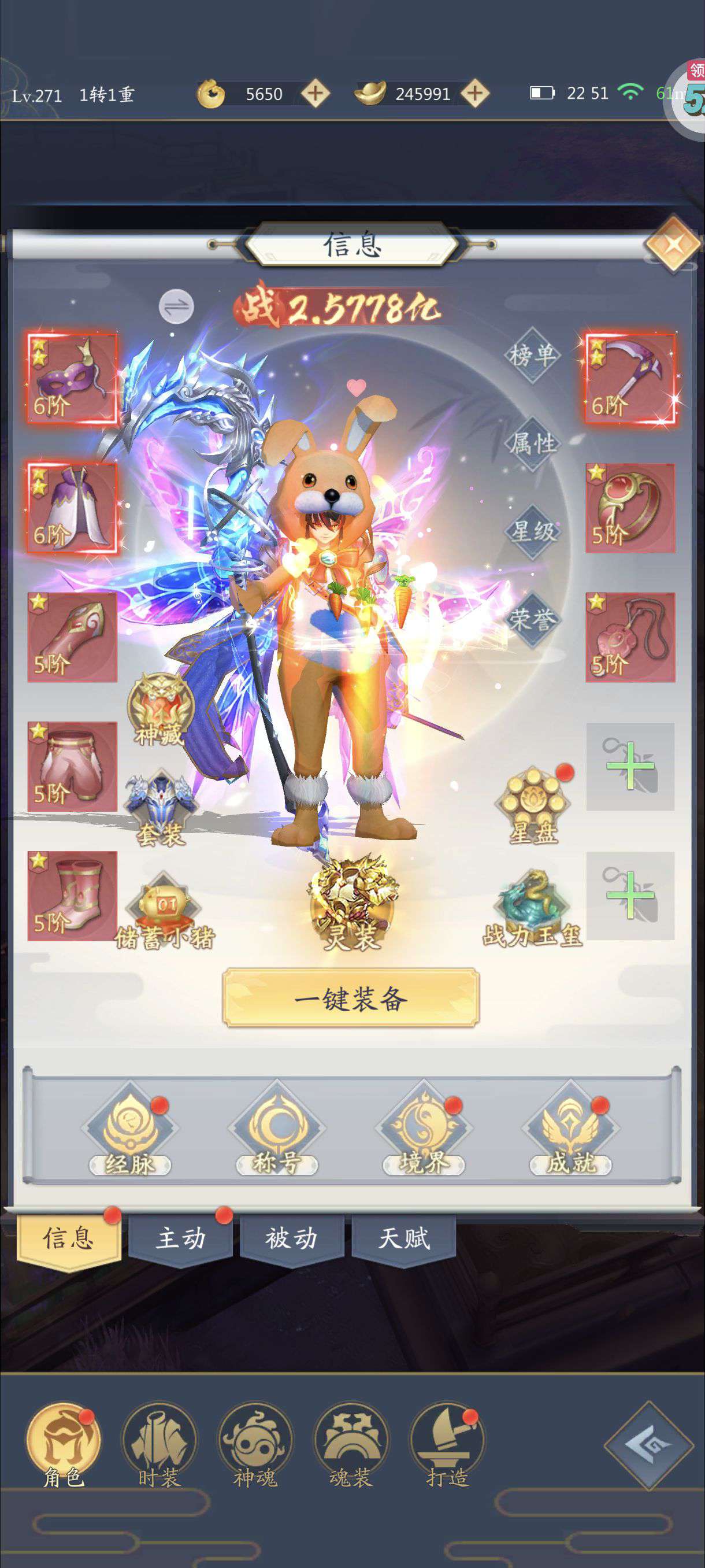View the 荣誉 honor page
This screenshot has width=705, height=1568.
(532, 619)
